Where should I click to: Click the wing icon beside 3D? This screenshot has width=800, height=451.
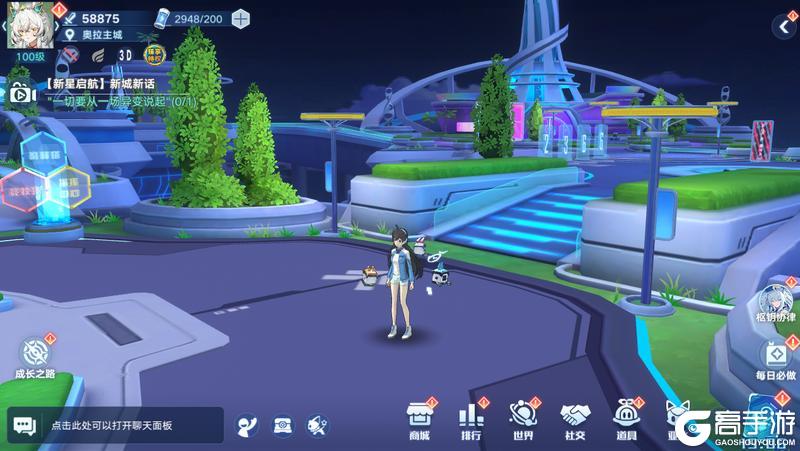point(98,55)
